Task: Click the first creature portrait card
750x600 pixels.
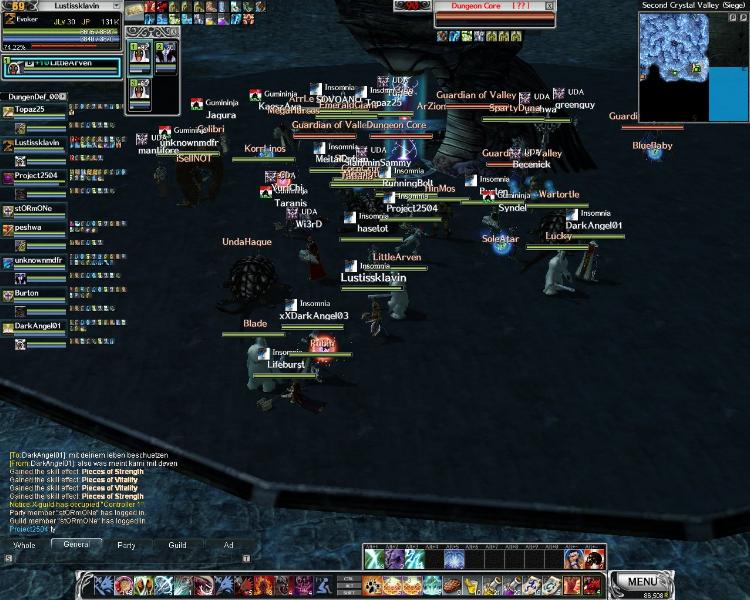Action: point(139,56)
